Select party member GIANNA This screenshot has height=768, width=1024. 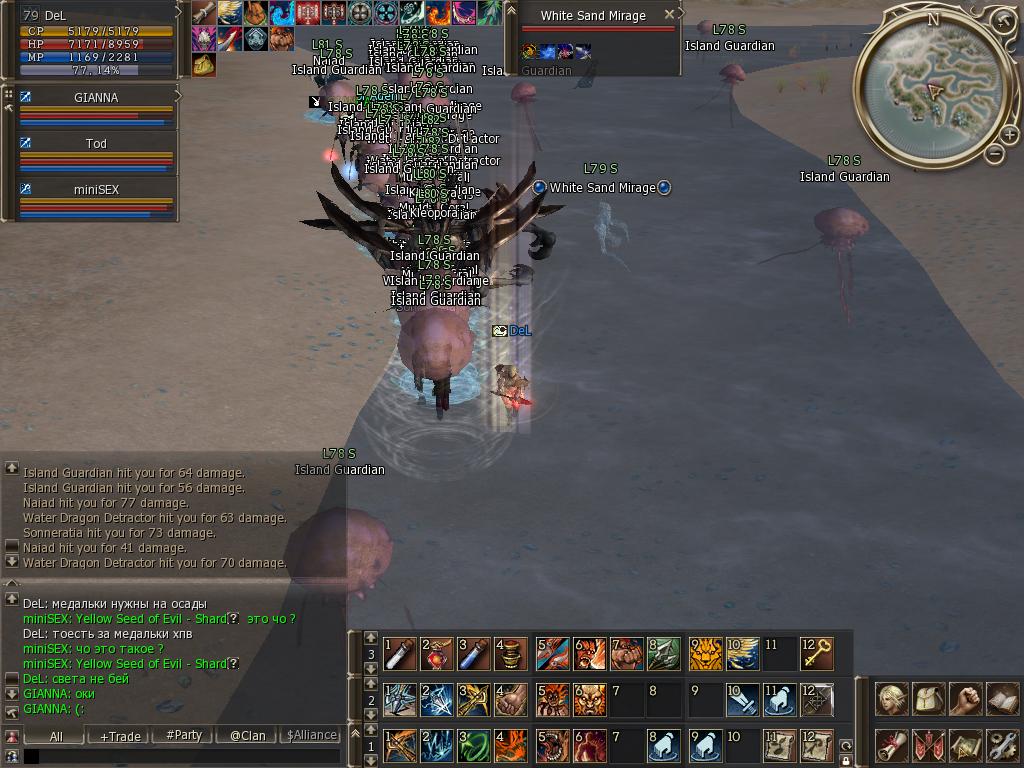tap(96, 98)
